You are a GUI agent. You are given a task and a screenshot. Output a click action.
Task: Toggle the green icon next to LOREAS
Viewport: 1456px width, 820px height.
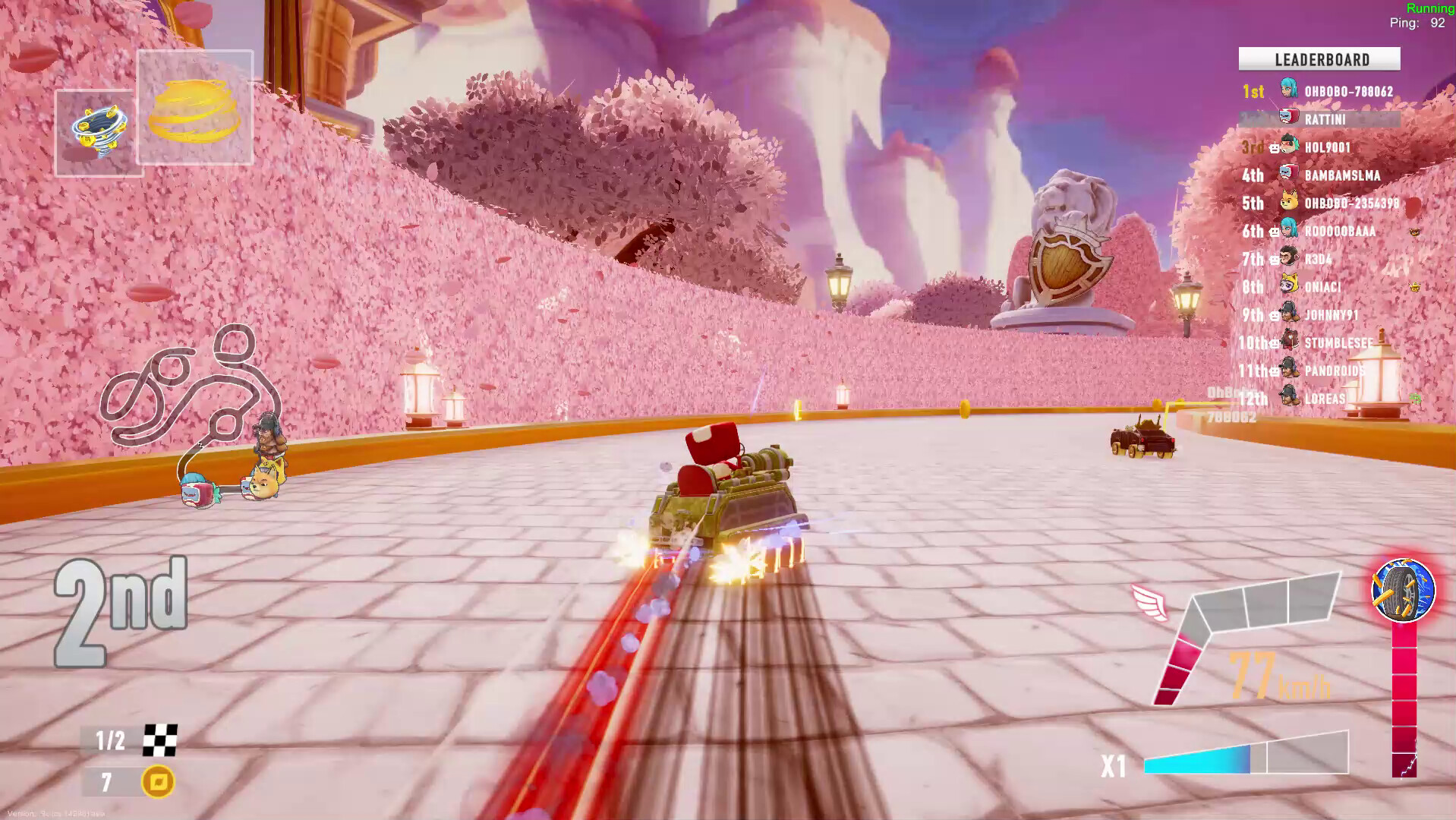[x=1413, y=398]
